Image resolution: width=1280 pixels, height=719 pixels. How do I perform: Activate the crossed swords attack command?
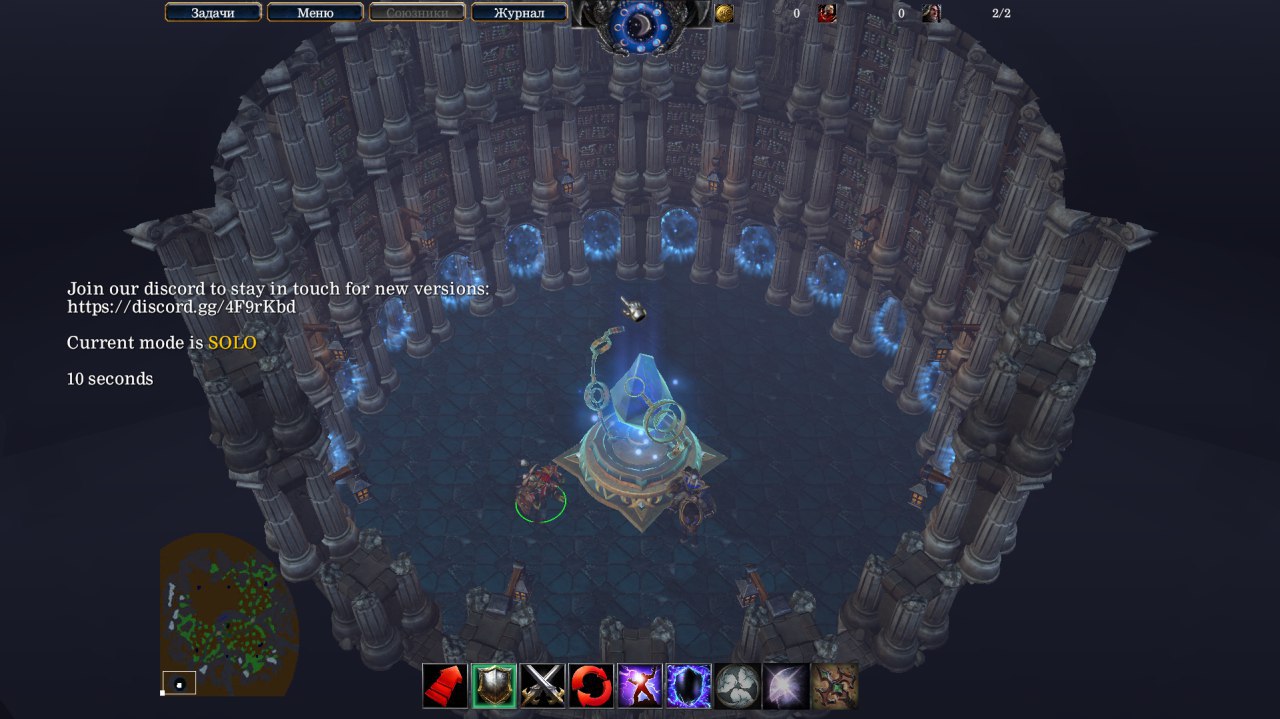point(543,686)
